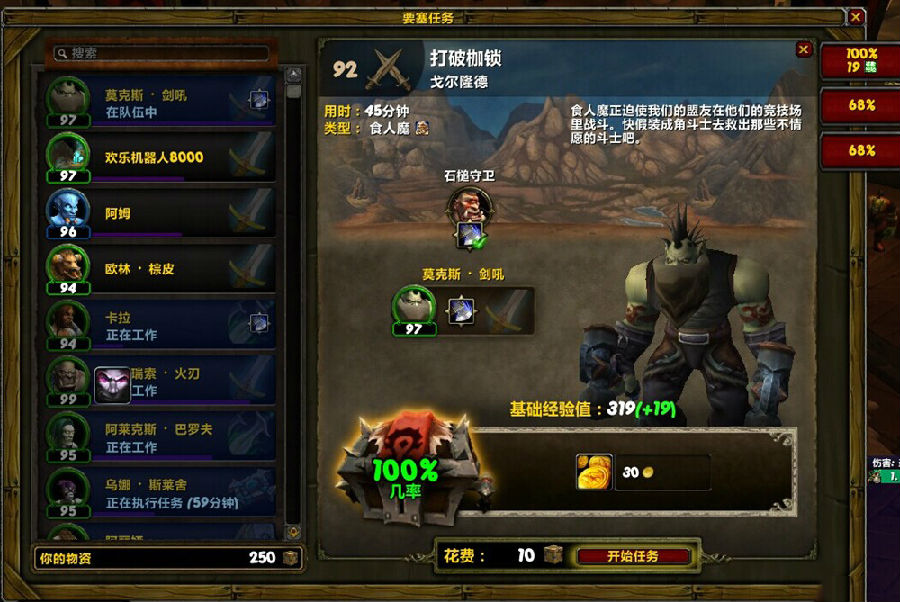Click the 石槌守卫 enemy portrait
The image size is (900, 602).
coord(468,207)
